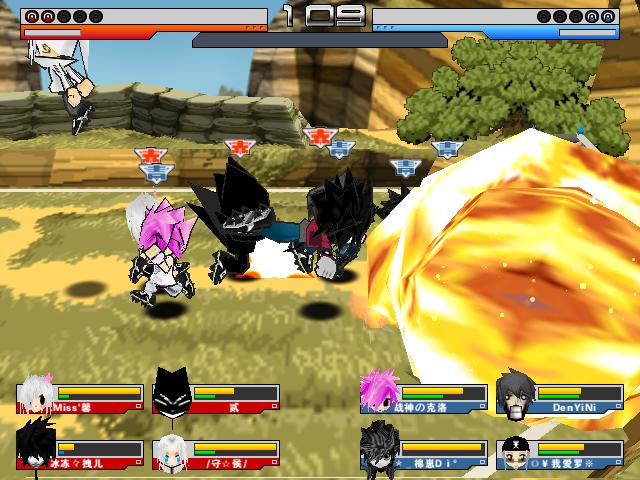Select the DenYiNi player portrait
Image resolution: width=640 pixels, height=480 pixels.
point(515,393)
